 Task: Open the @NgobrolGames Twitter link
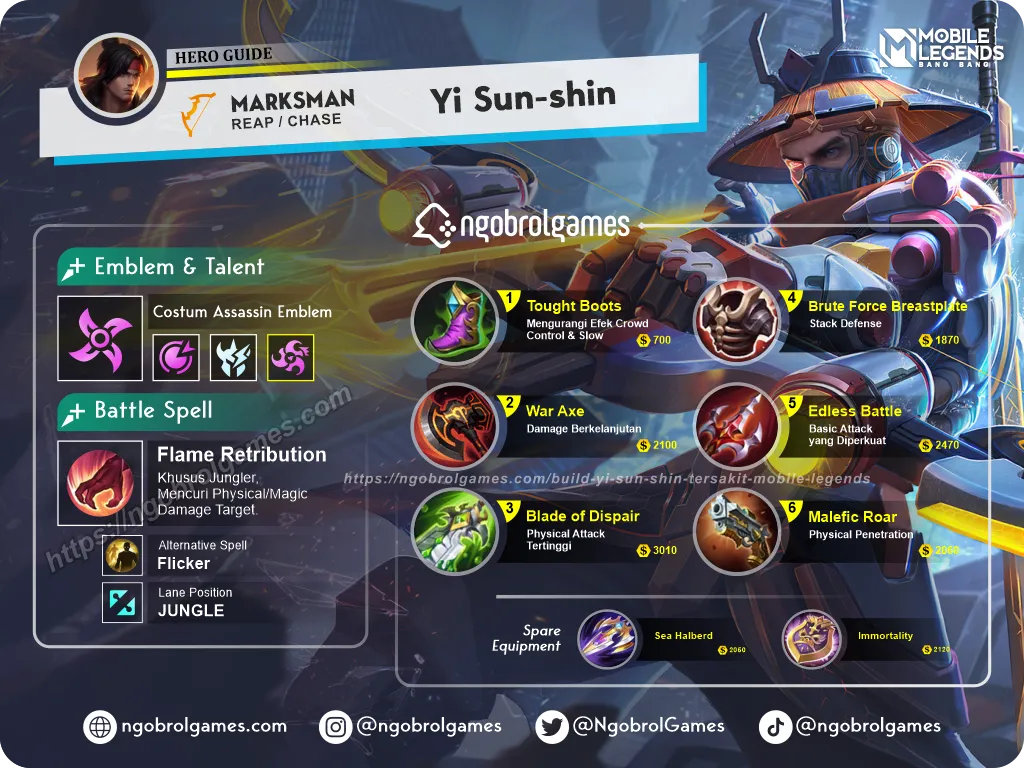(631, 727)
